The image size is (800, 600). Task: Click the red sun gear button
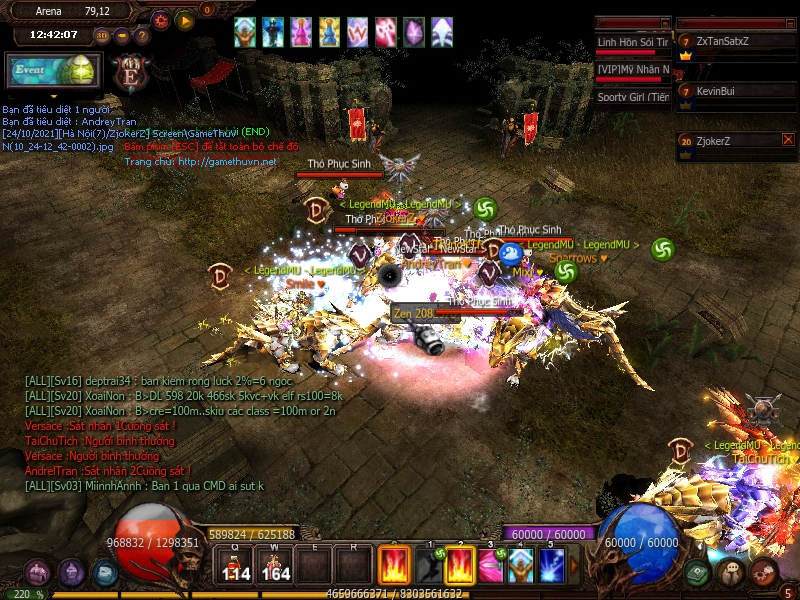coord(161,19)
